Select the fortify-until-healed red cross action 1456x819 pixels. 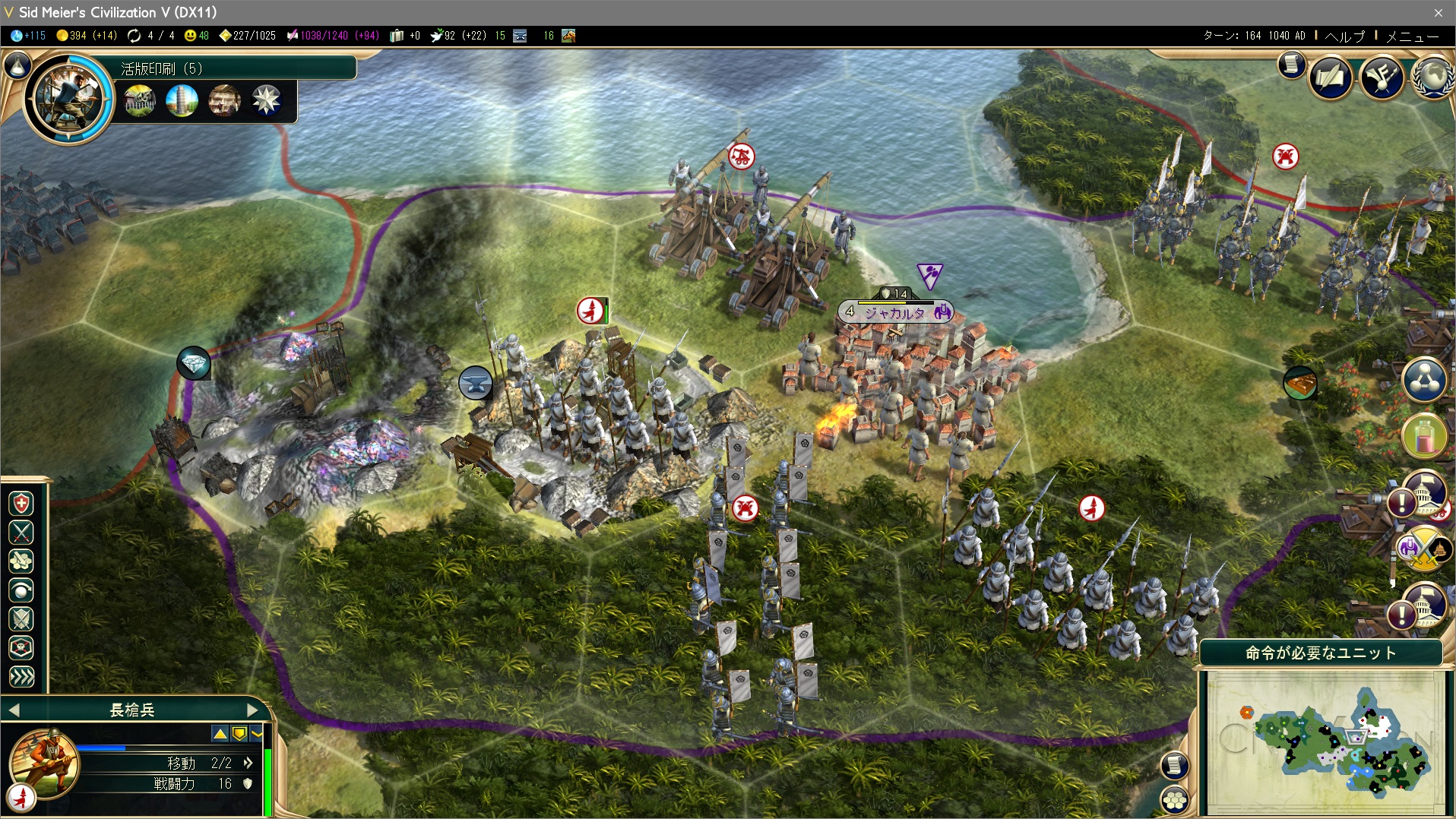click(x=21, y=504)
